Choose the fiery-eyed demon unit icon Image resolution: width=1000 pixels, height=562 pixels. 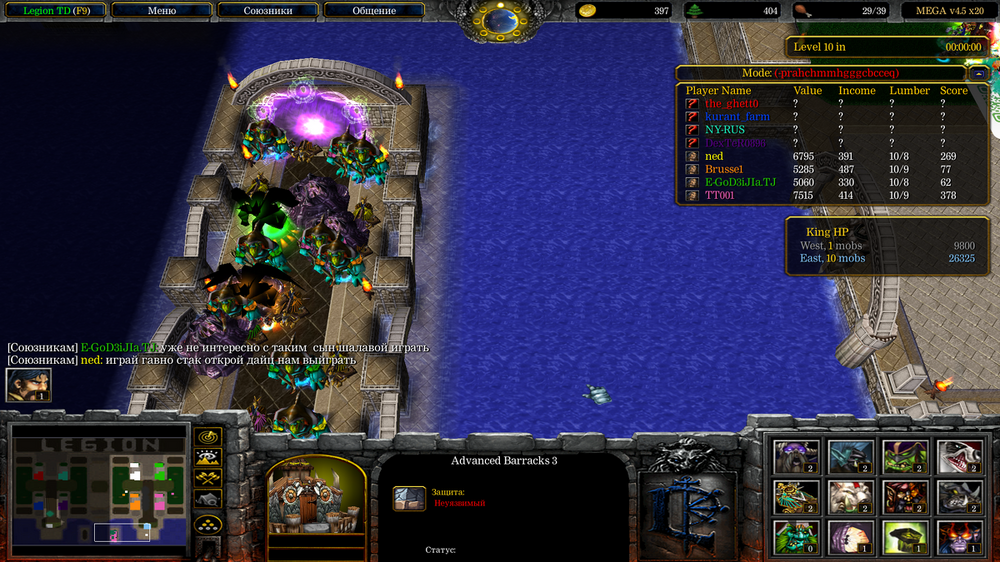click(x=957, y=537)
